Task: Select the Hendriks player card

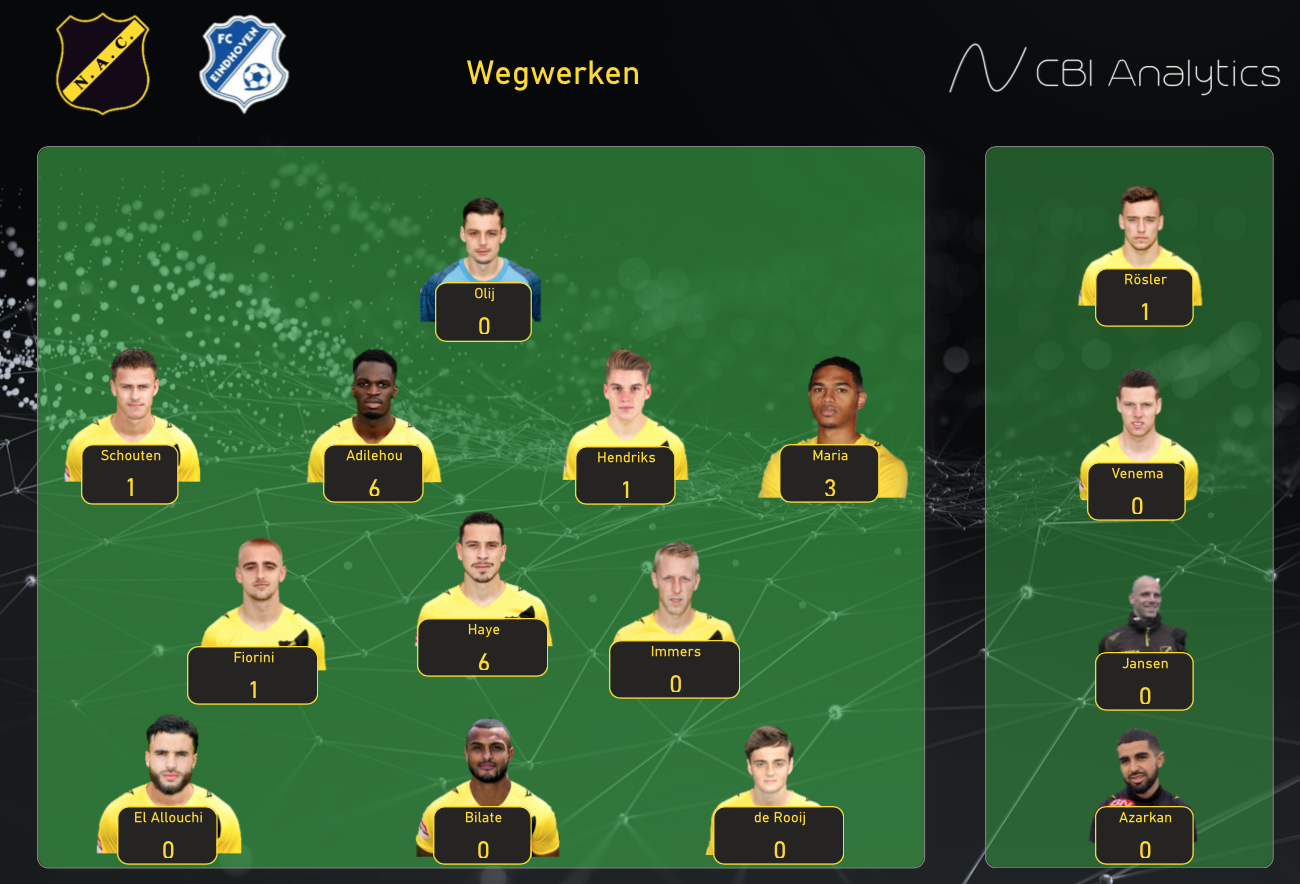Action: click(x=626, y=476)
